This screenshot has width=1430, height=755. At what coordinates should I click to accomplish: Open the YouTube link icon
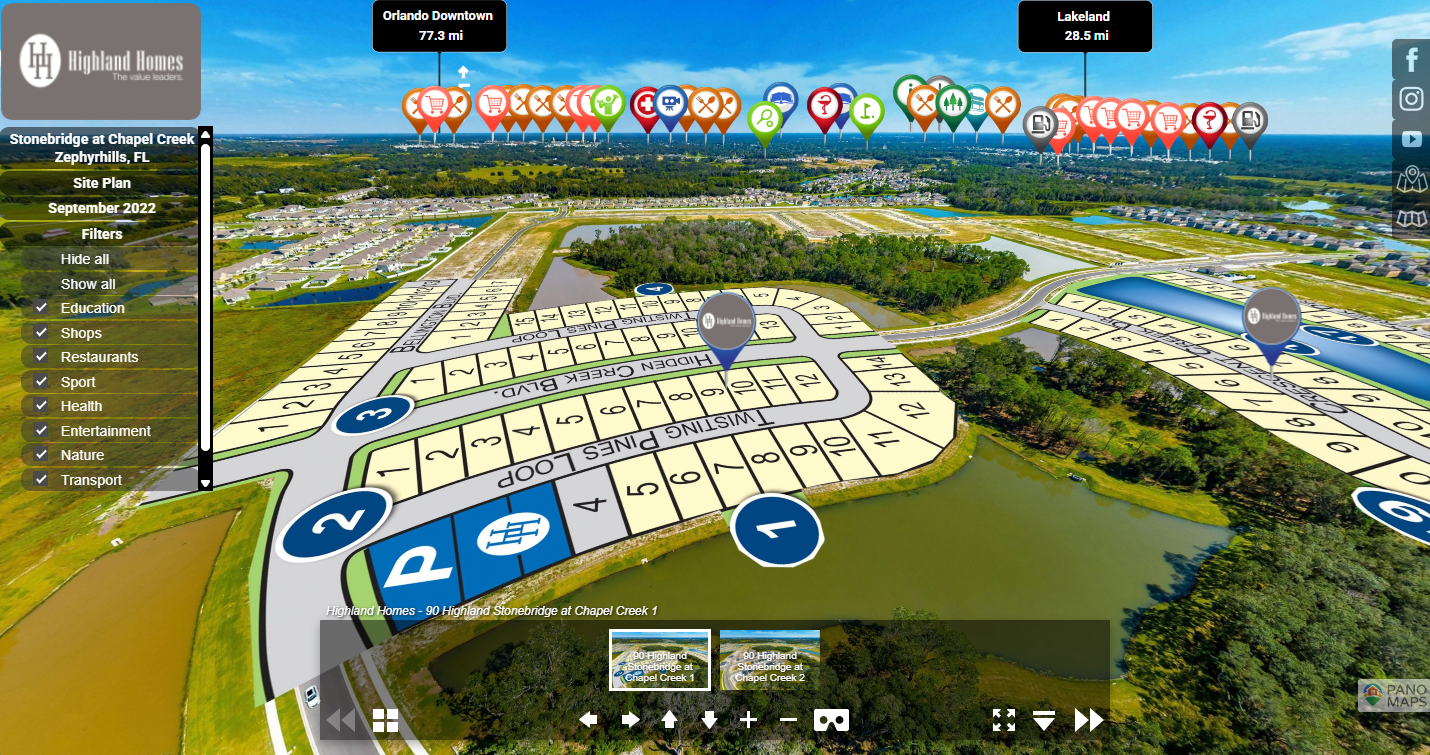click(x=1411, y=139)
